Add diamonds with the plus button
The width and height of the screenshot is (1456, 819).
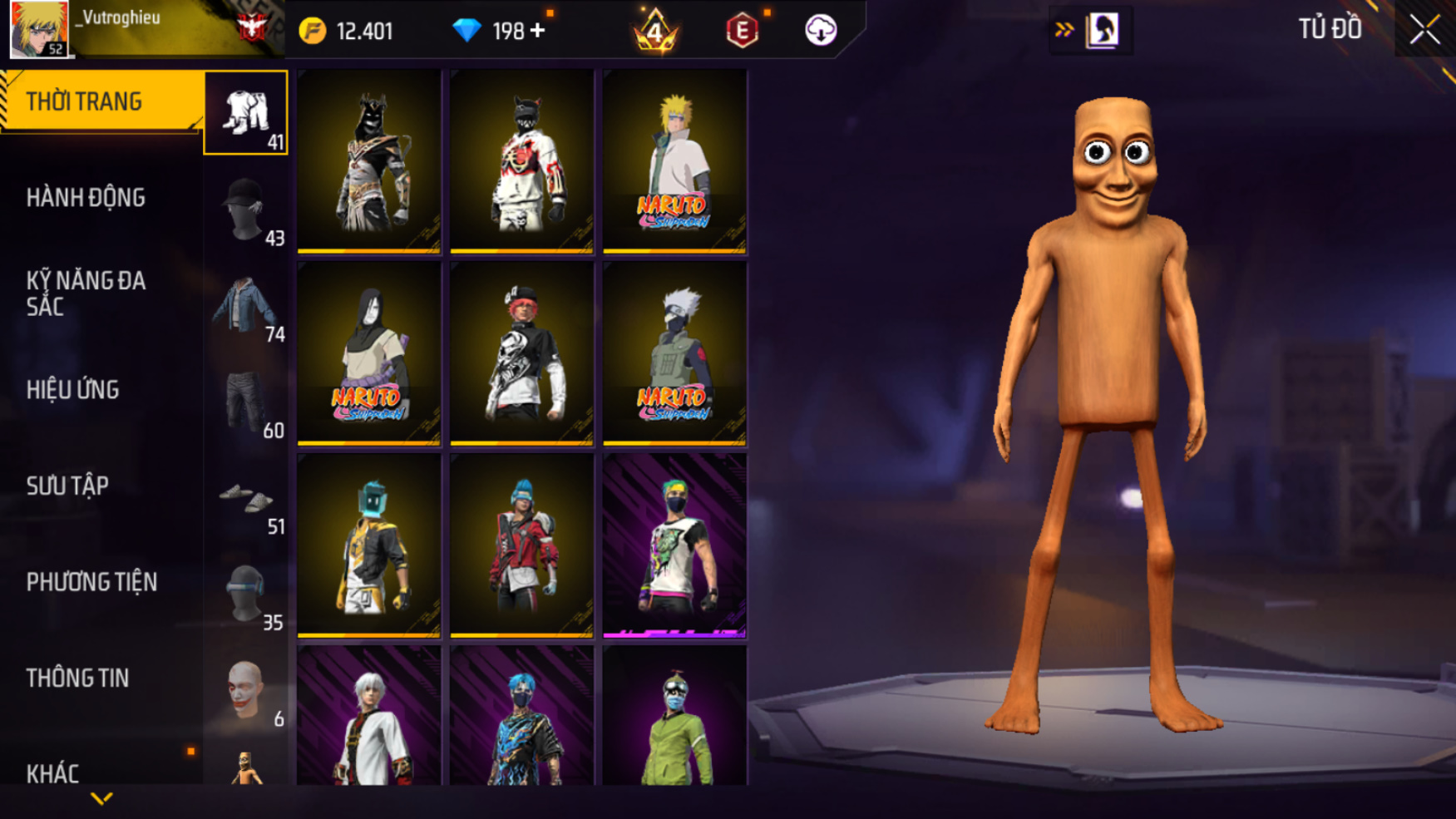tap(538, 31)
